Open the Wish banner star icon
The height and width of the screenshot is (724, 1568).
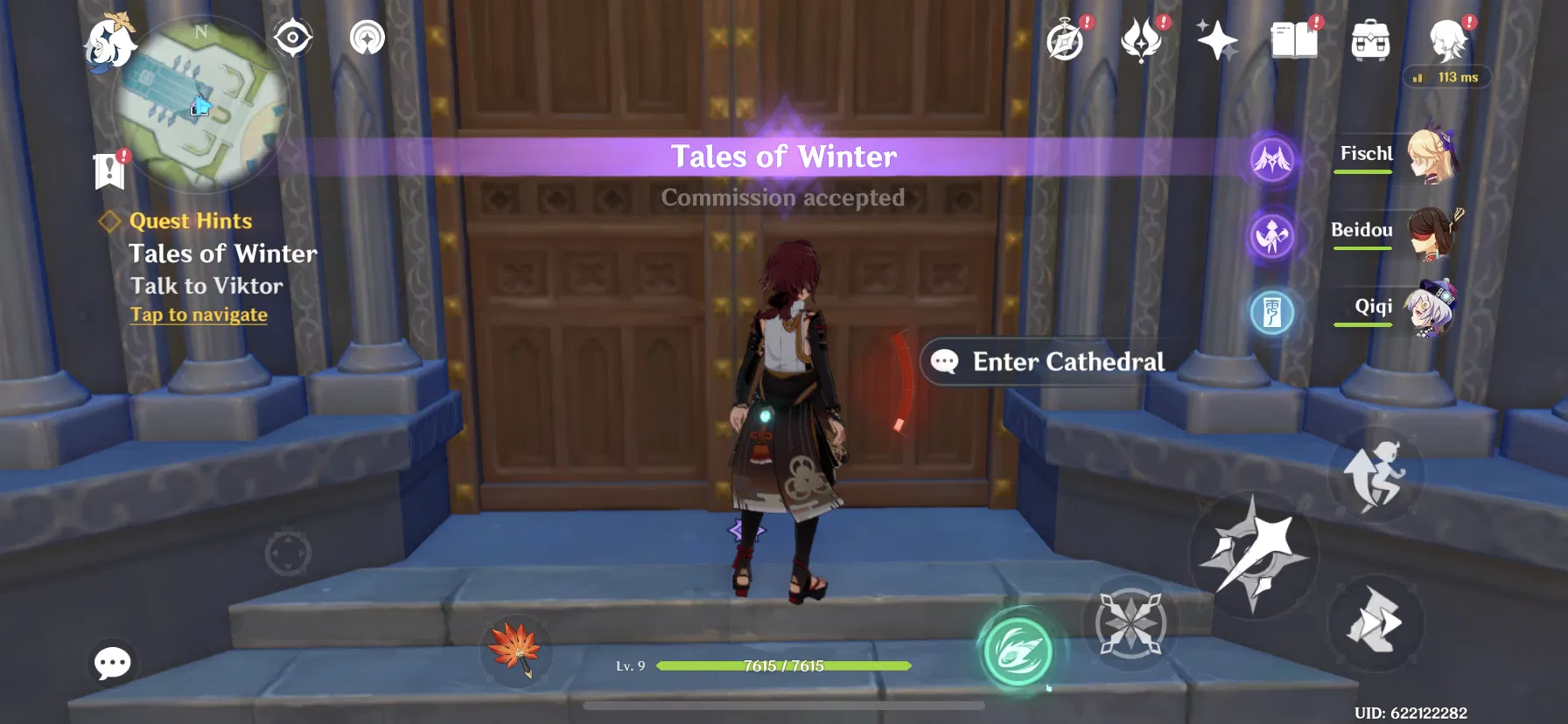click(1218, 39)
